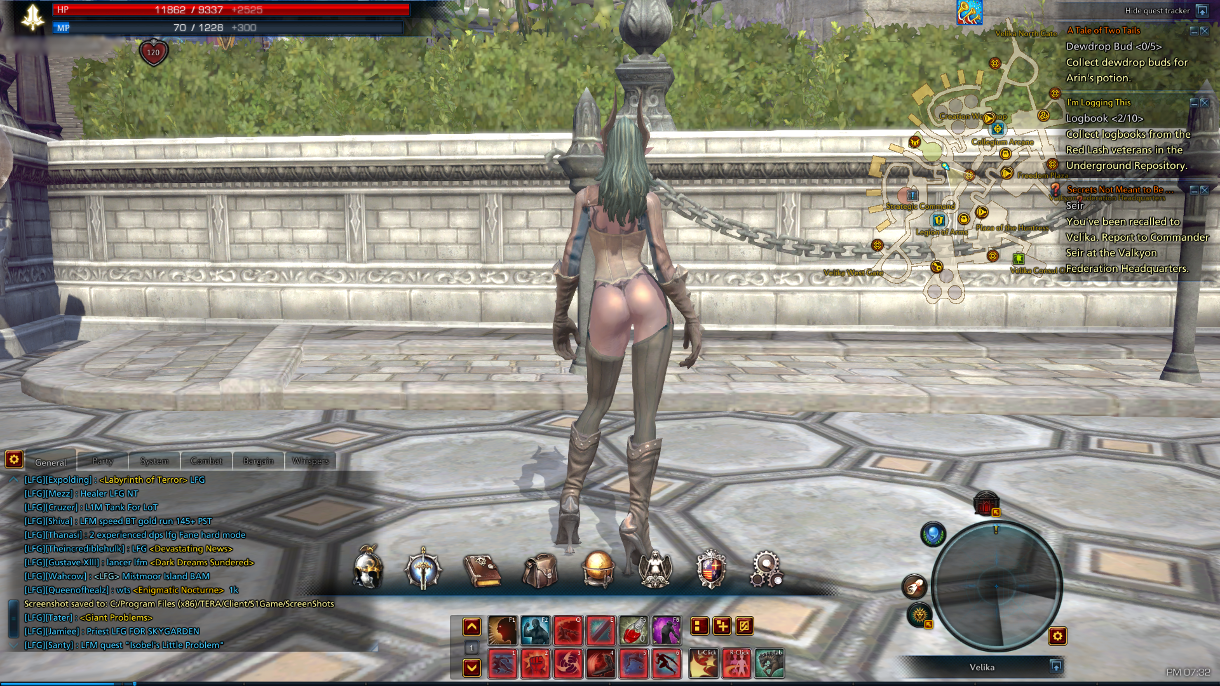
Task: Click the hotbar page-up arrow button
Action: (472, 627)
